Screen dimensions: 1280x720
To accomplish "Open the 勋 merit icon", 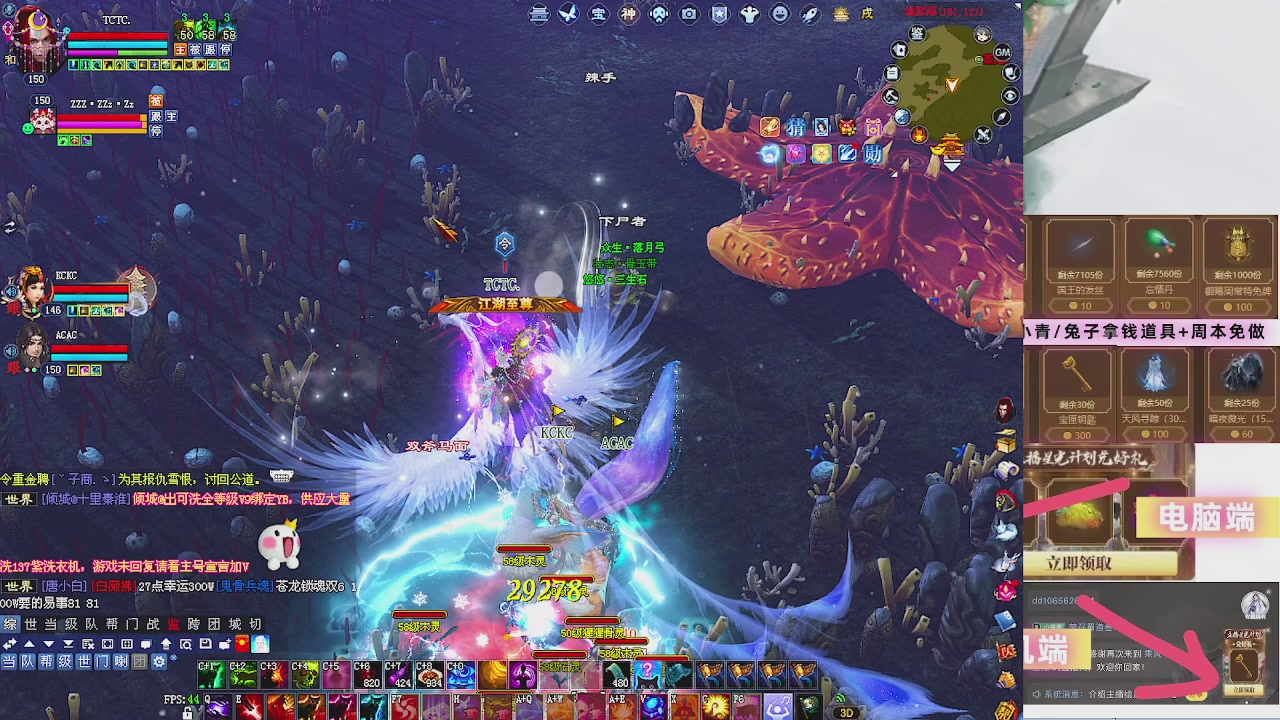I will 873,154.
